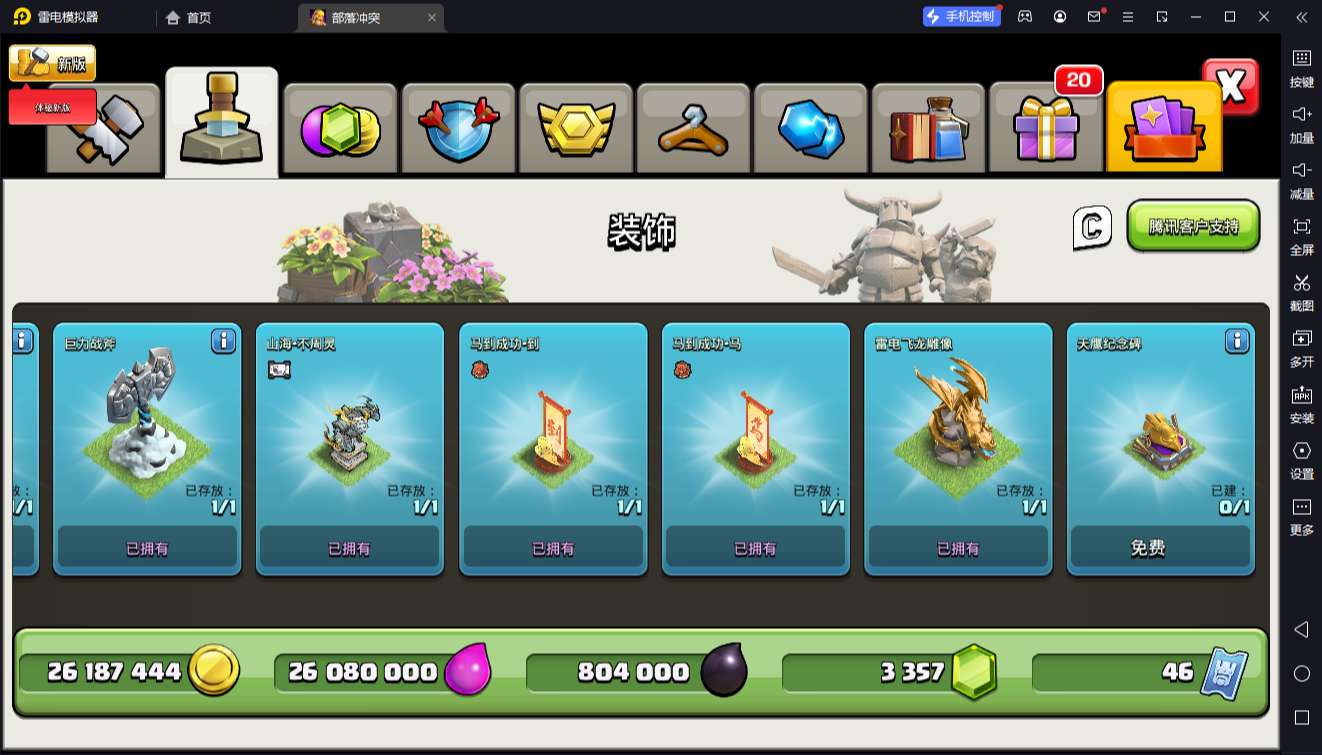
Task: Switch to the gems and coins tab
Action: 340,130
